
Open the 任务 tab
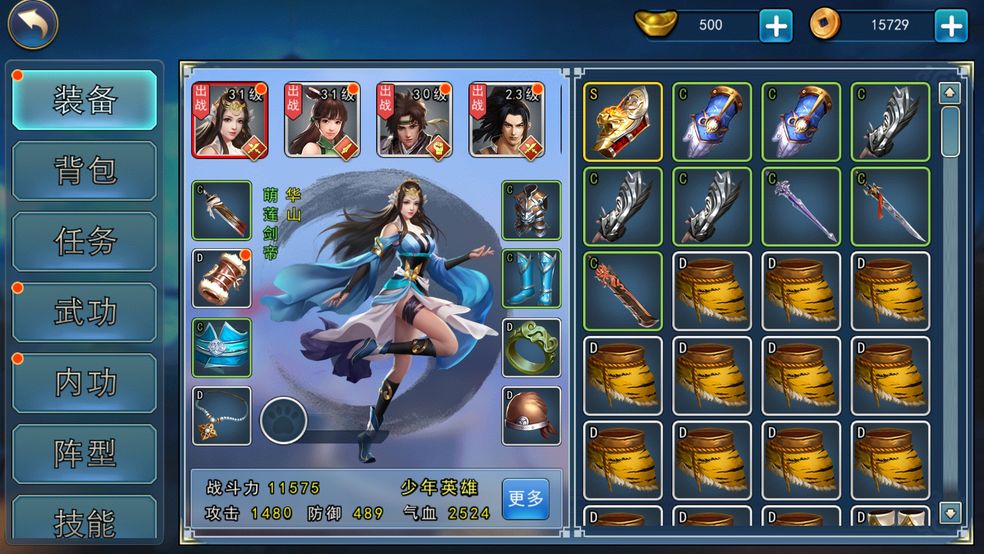[x=85, y=242]
